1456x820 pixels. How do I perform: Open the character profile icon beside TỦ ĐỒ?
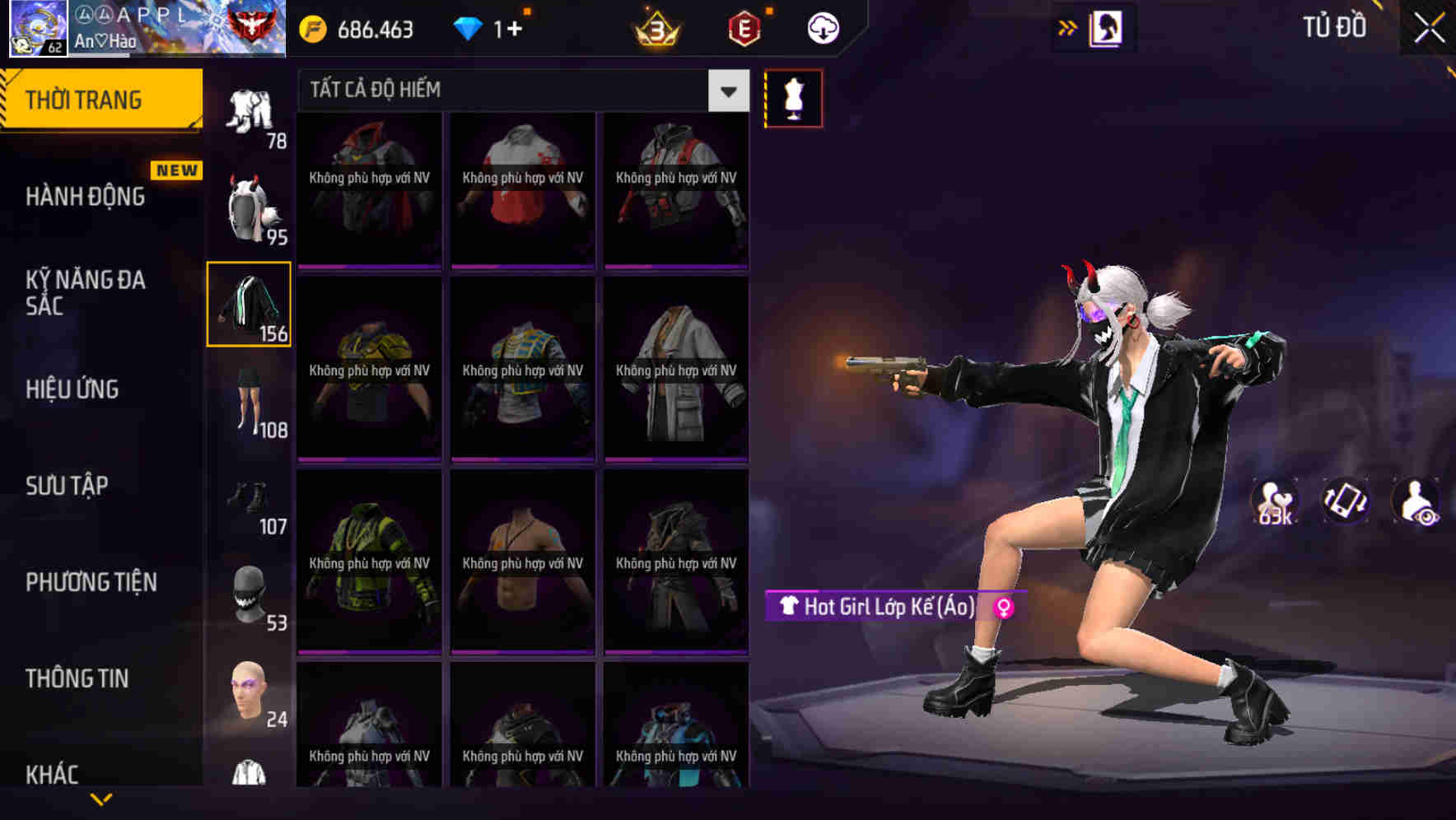tap(1108, 27)
